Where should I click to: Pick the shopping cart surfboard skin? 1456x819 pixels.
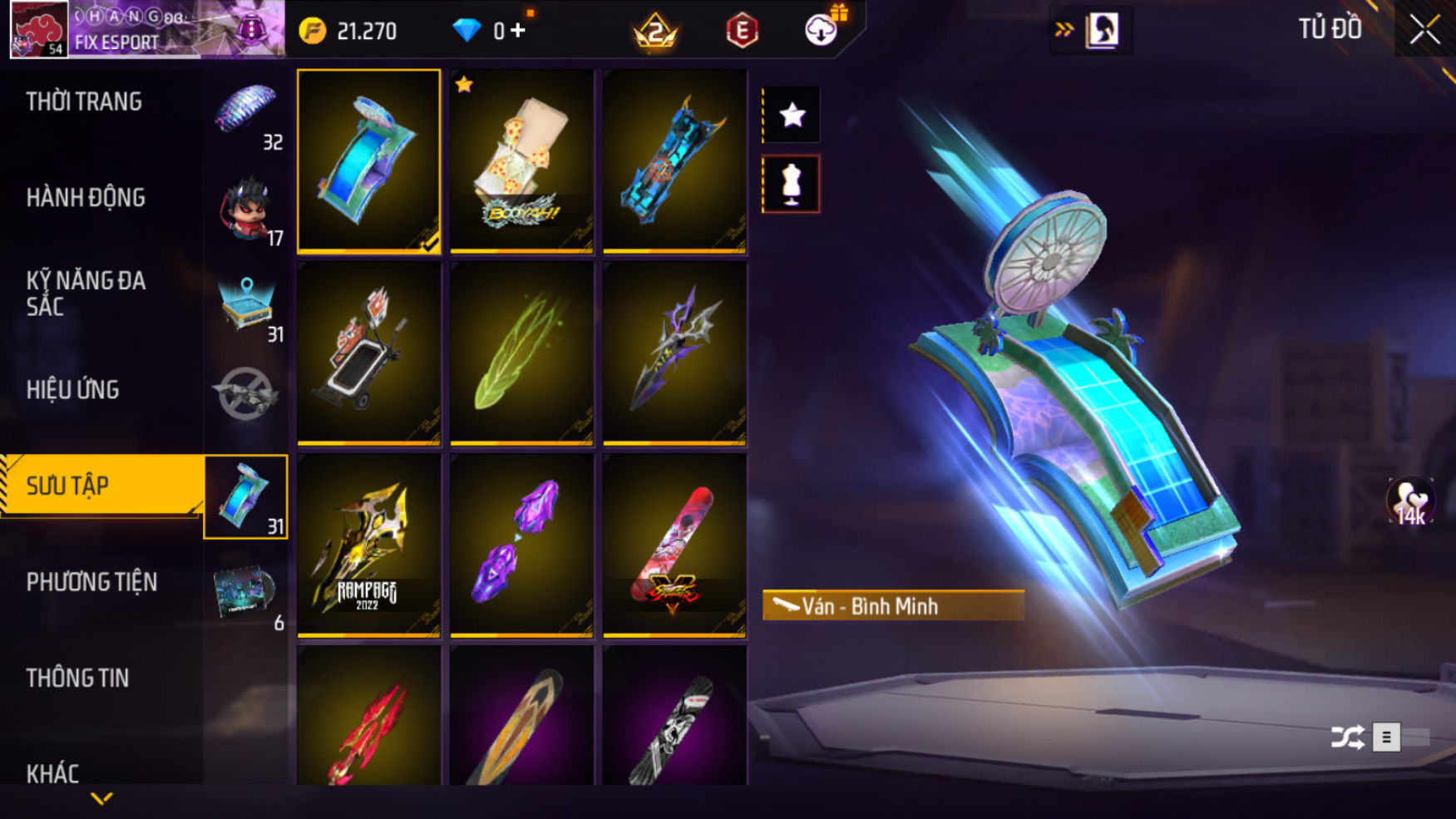[x=368, y=353]
